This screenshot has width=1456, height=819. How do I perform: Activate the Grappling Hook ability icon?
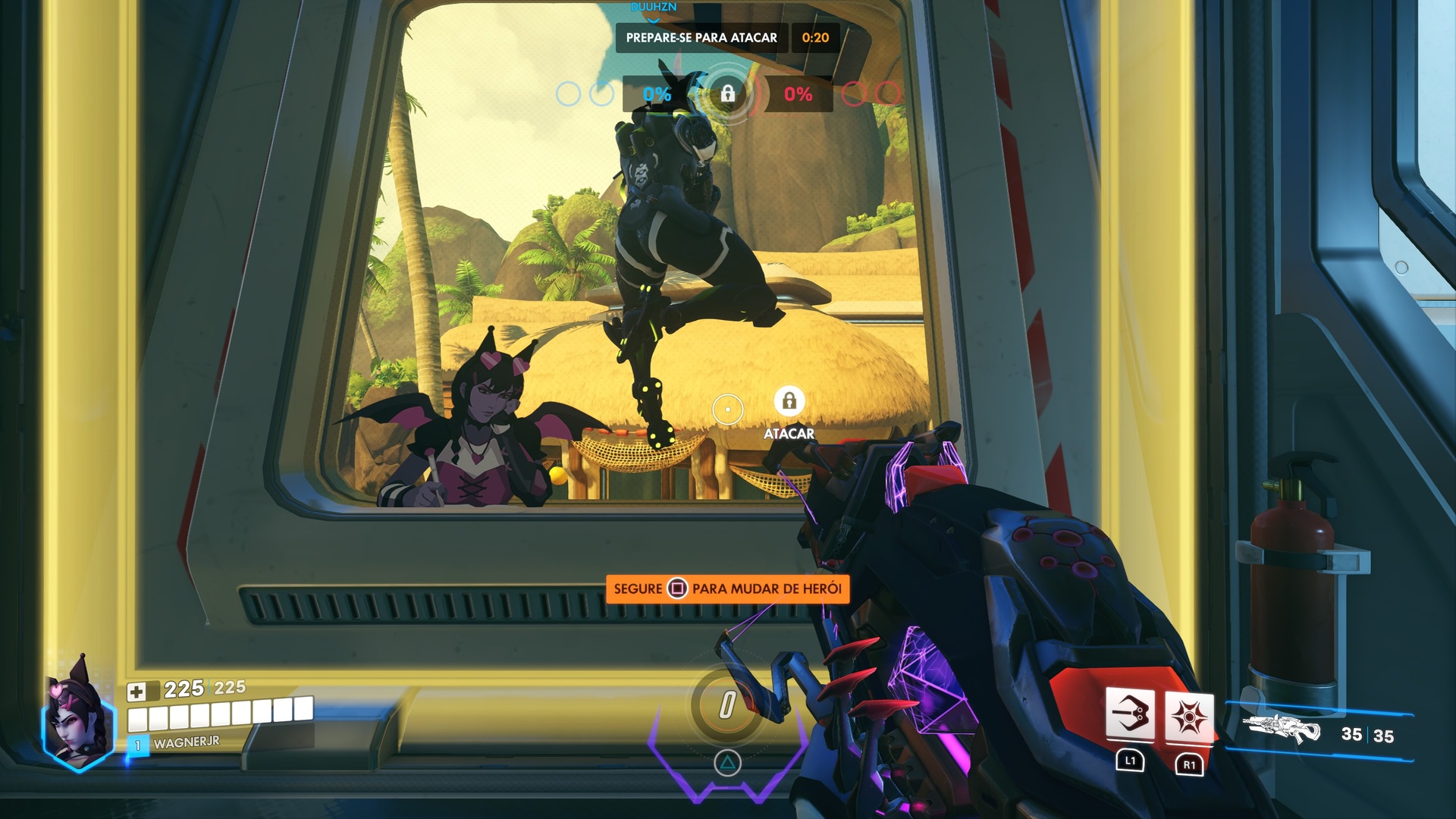click(1130, 714)
